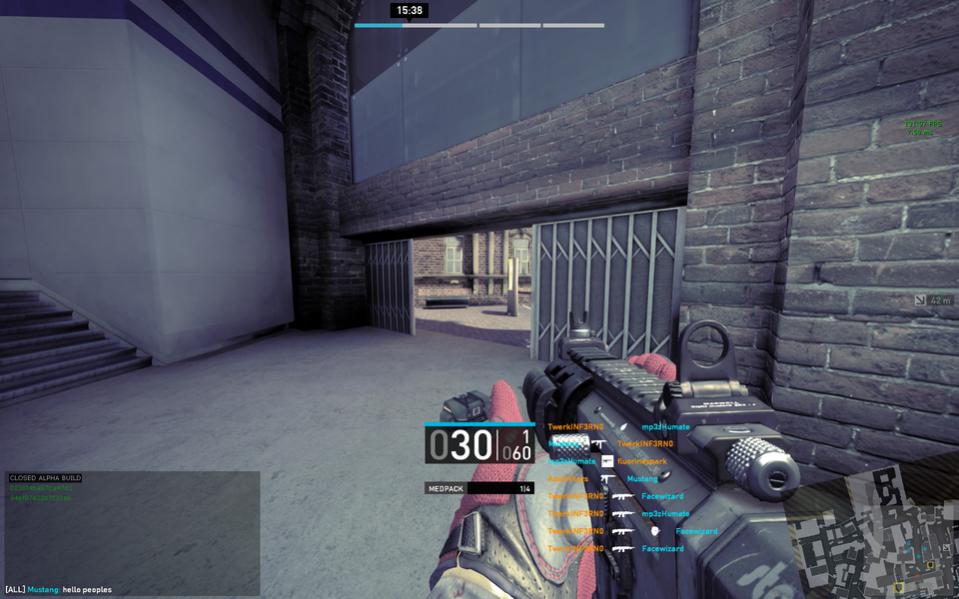Image resolution: width=959 pixels, height=599 pixels.
Task: Select the yellow objective marker on minimap
Action: pos(900,587)
